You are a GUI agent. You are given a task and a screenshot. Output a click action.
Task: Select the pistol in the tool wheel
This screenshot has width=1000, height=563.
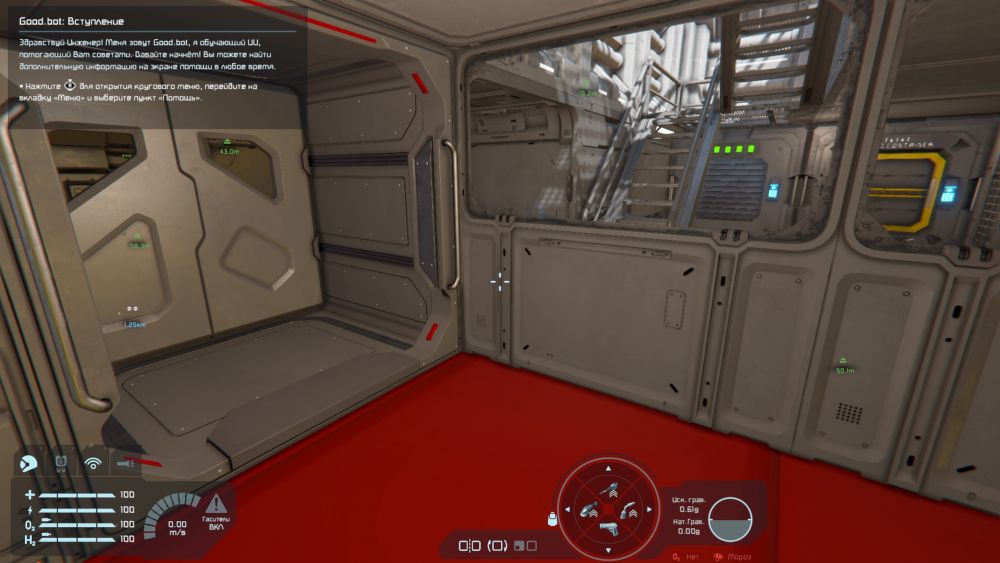[607, 528]
